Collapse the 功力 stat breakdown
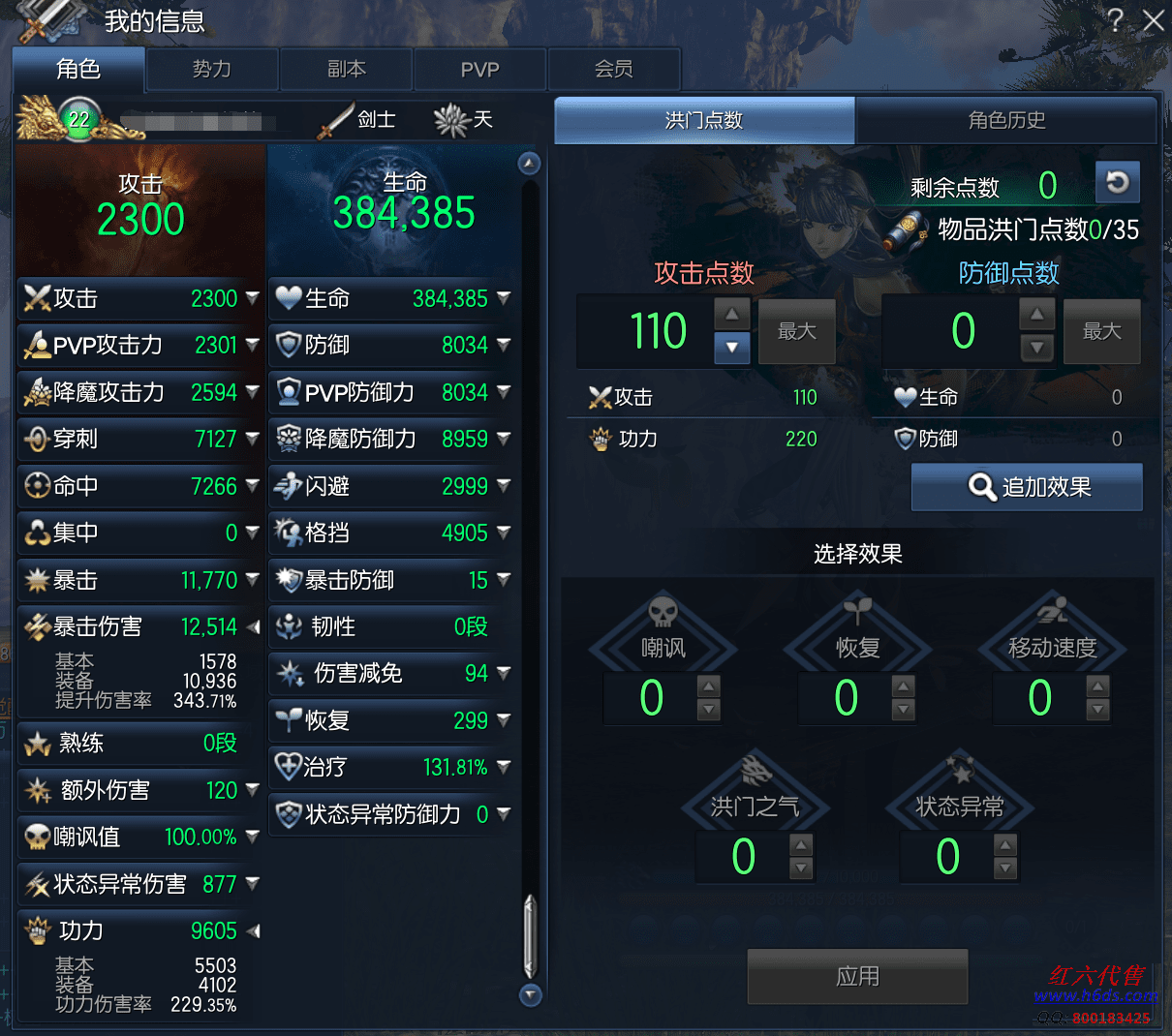The image size is (1172, 1036). 253,931
